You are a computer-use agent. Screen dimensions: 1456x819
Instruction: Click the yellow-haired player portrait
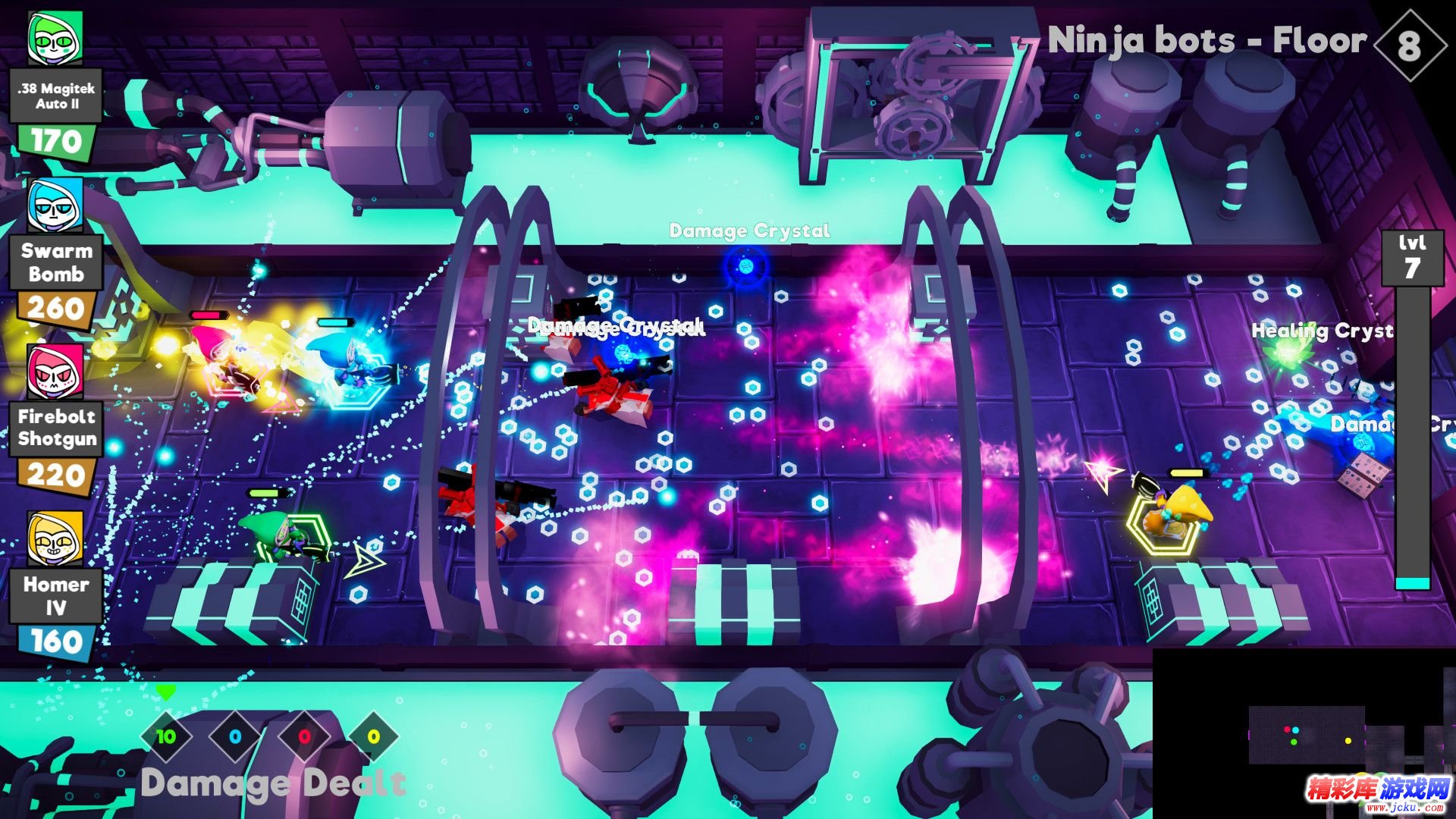tap(55, 538)
